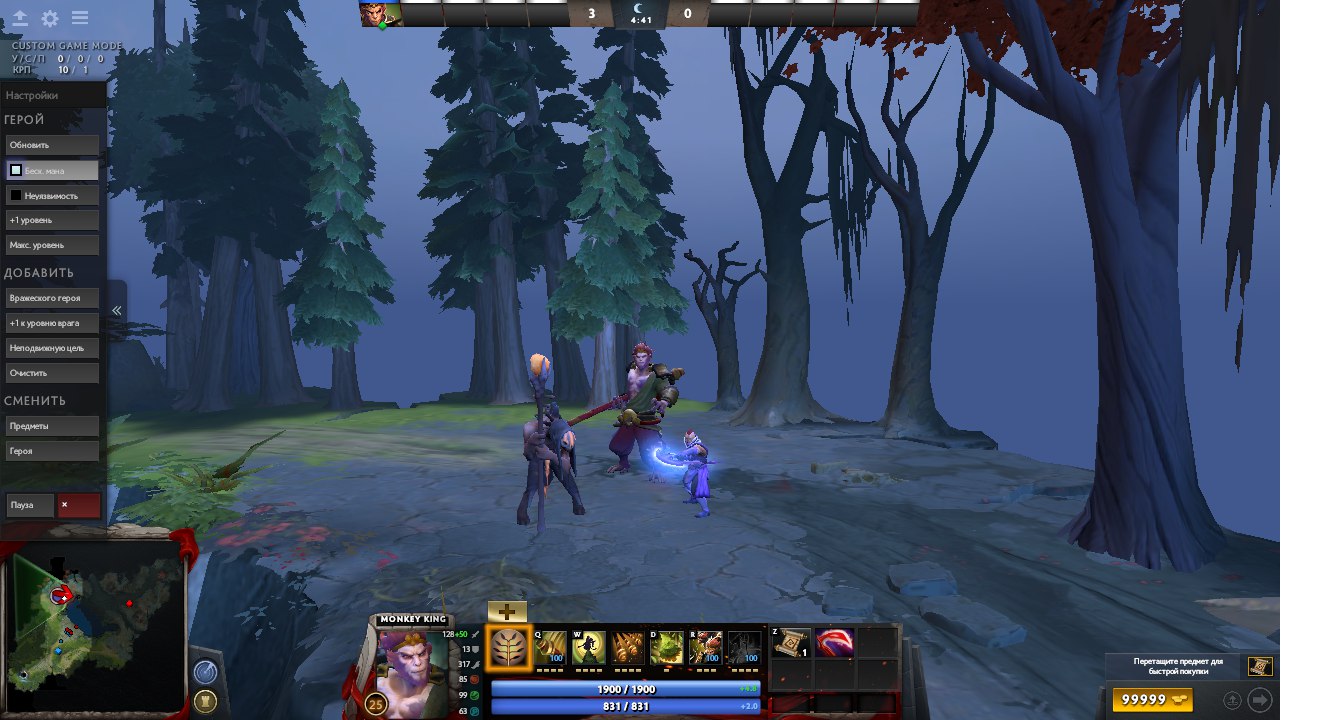Open the gear settings icon
Viewport: 1333px width, 720px height.
tap(49, 19)
